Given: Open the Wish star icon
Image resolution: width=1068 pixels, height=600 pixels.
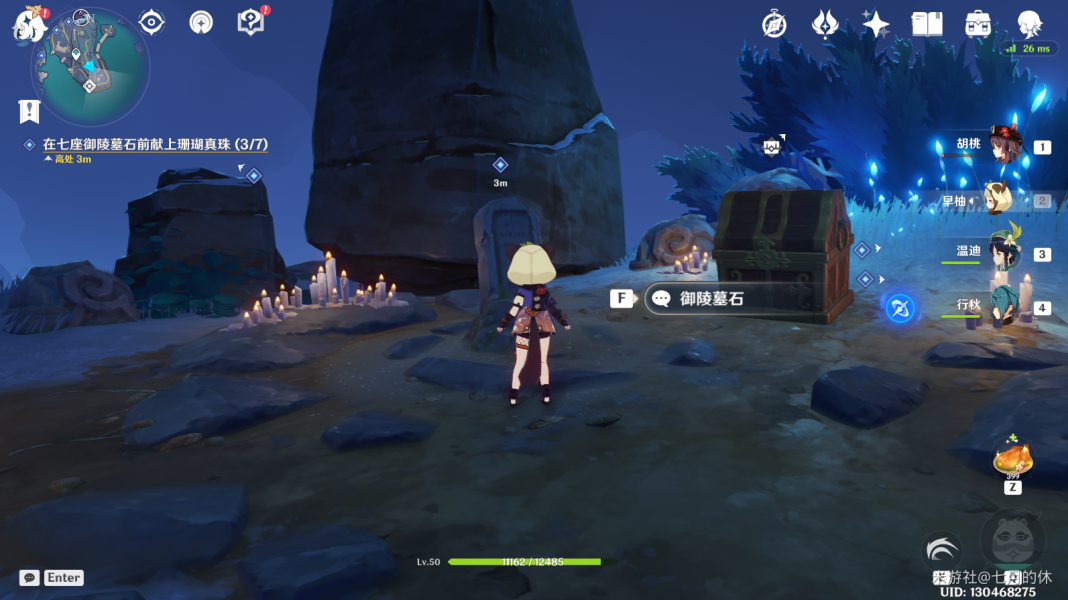Looking at the screenshot, I should [x=876, y=24].
